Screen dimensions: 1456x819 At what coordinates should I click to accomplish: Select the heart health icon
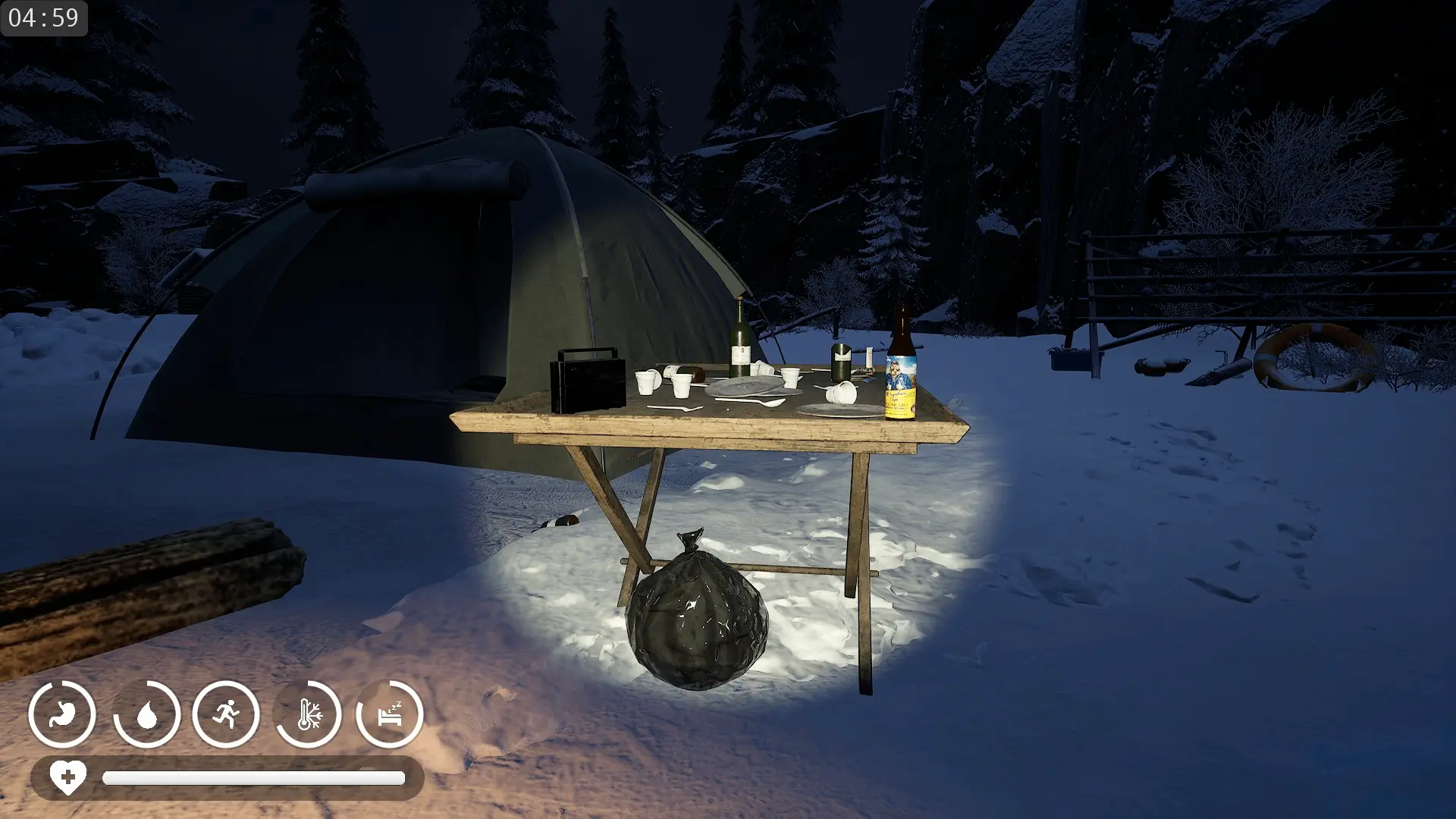pos(67,777)
